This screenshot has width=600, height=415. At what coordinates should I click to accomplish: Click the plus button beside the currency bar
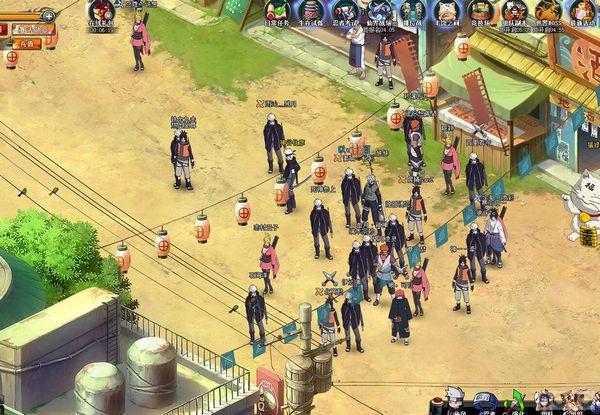coord(49,16)
